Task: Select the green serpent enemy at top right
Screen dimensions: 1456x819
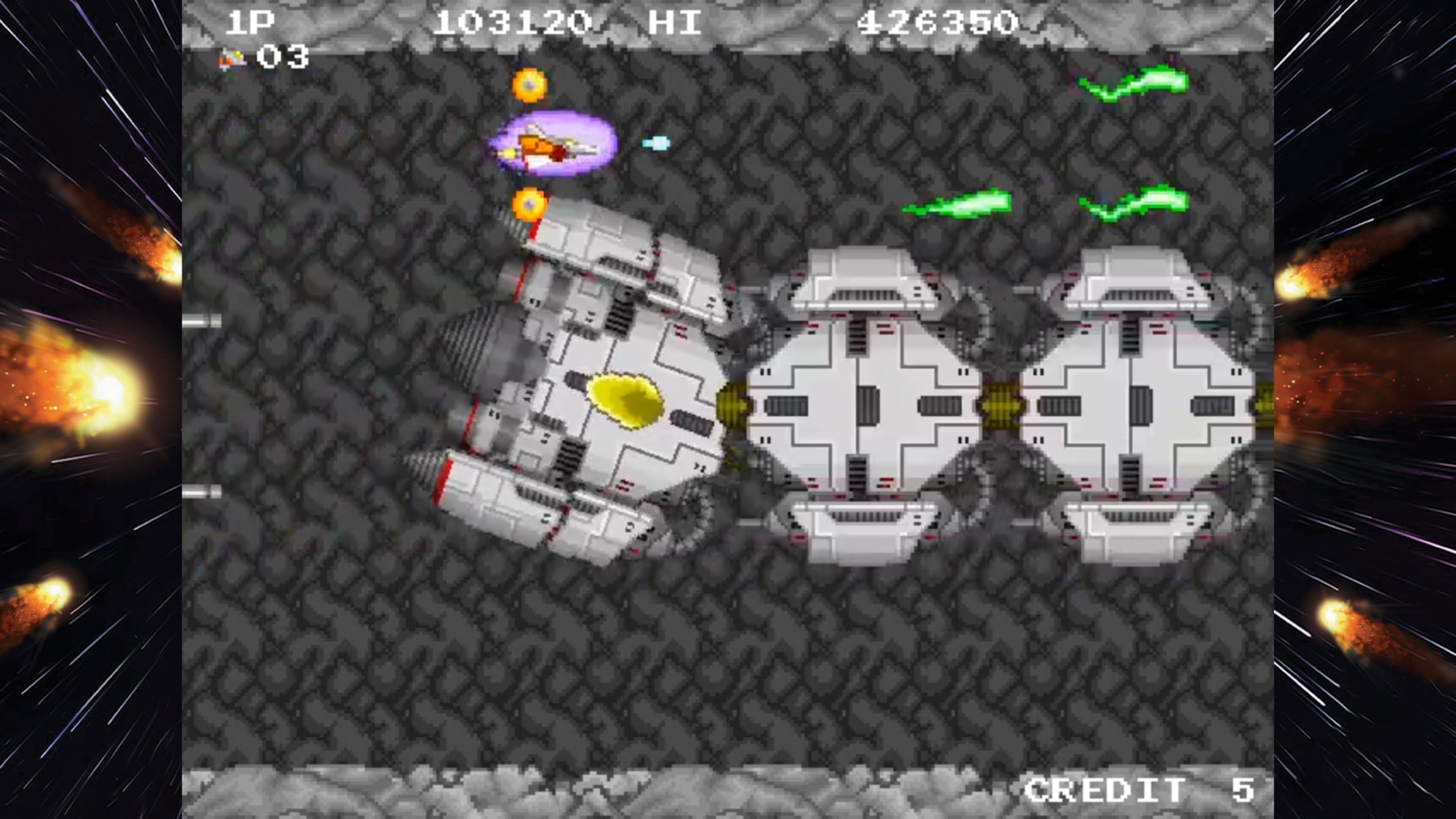Action: coord(1136,82)
